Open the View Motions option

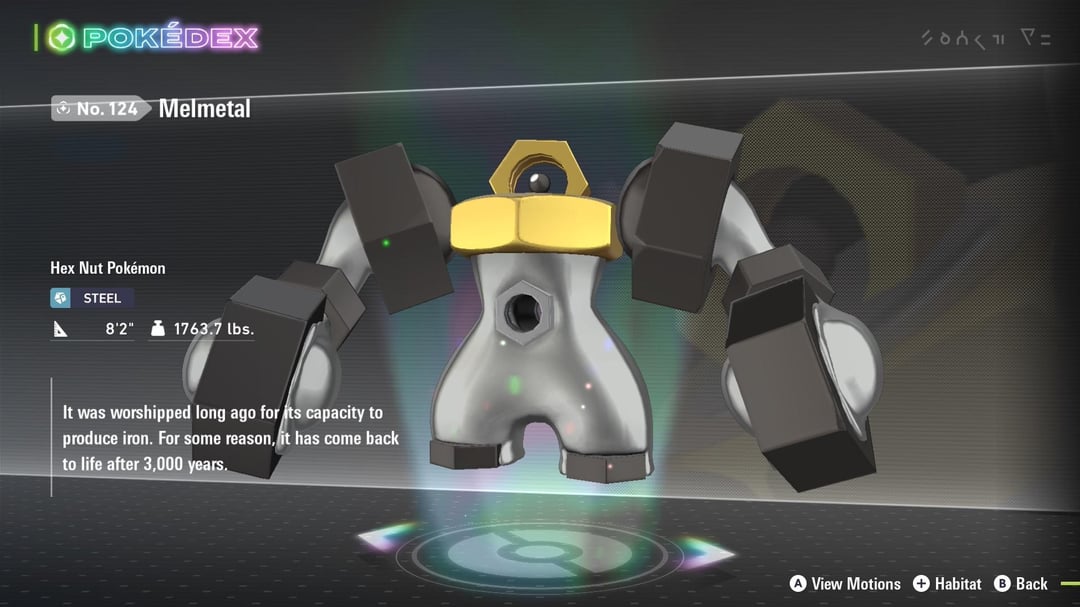tap(845, 584)
